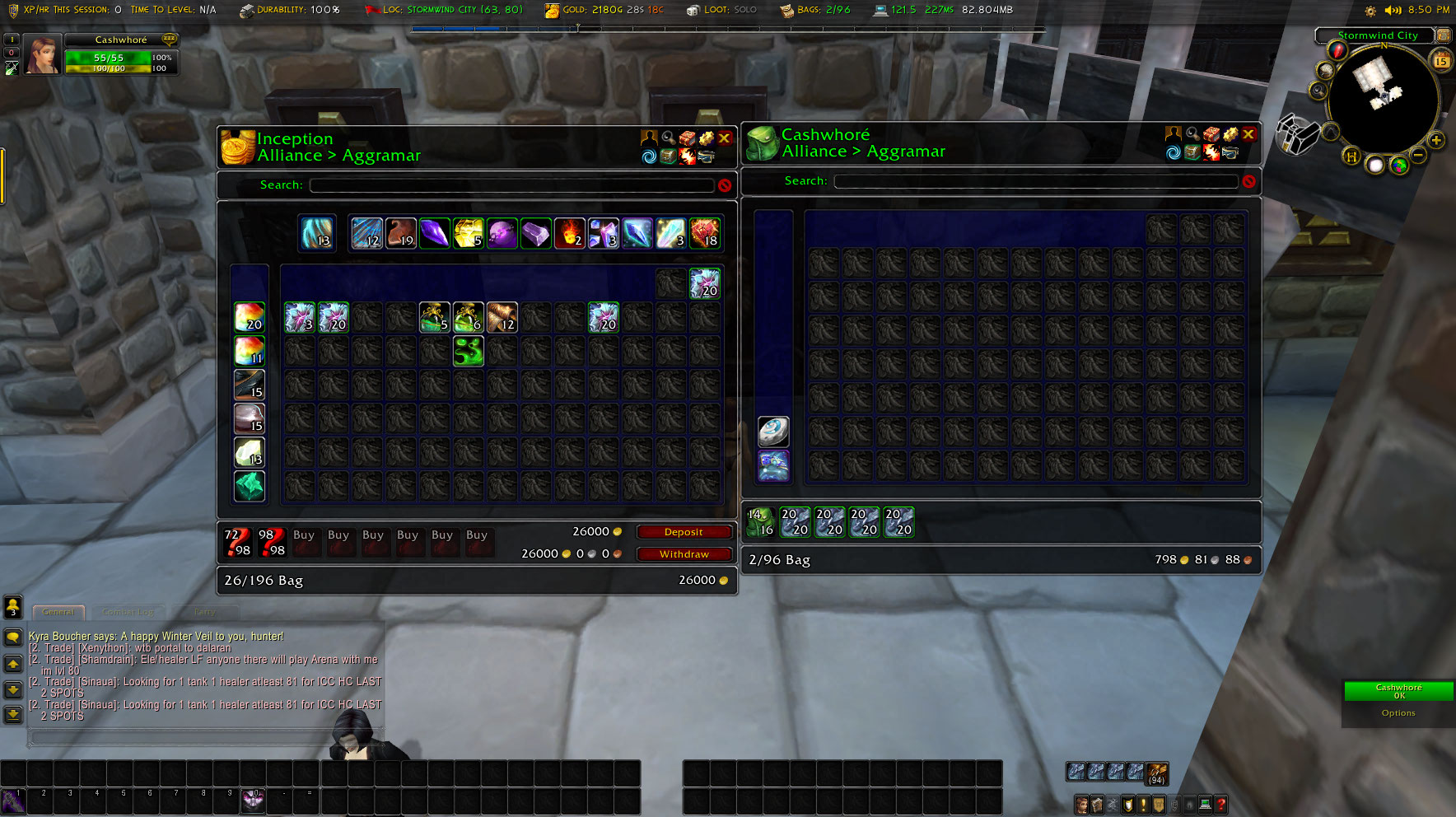The width and height of the screenshot is (1456, 817).
Task: Select the Hearthstone in the bag
Action: 773,431
